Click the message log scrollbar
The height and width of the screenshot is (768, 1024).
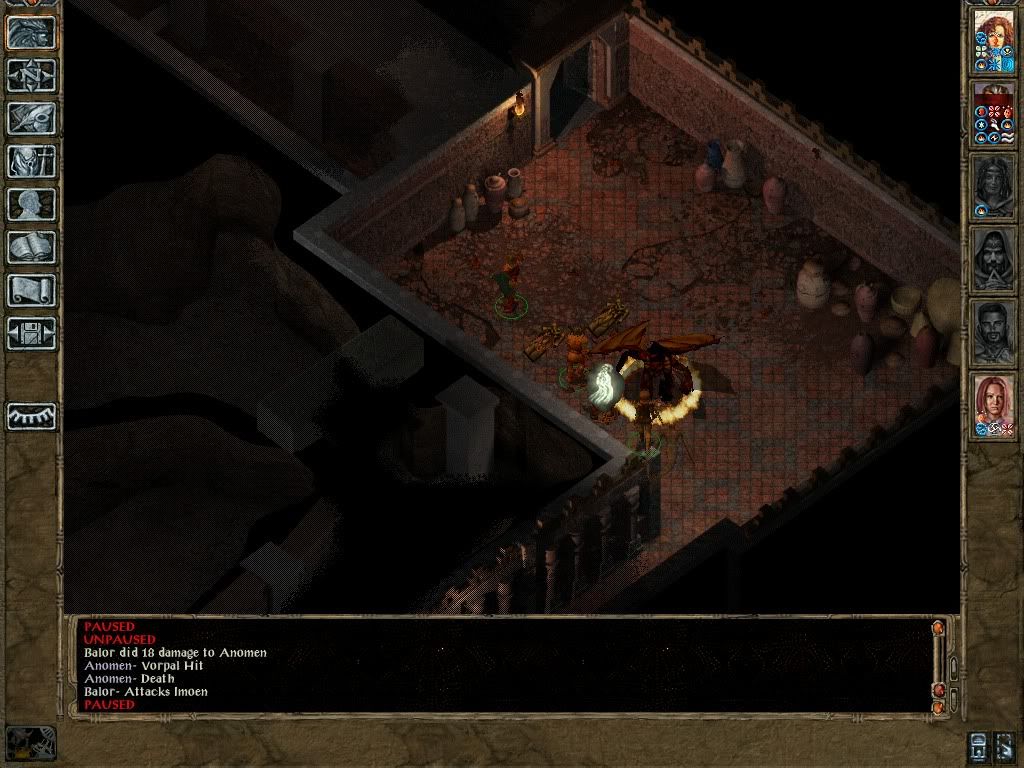coord(938,660)
